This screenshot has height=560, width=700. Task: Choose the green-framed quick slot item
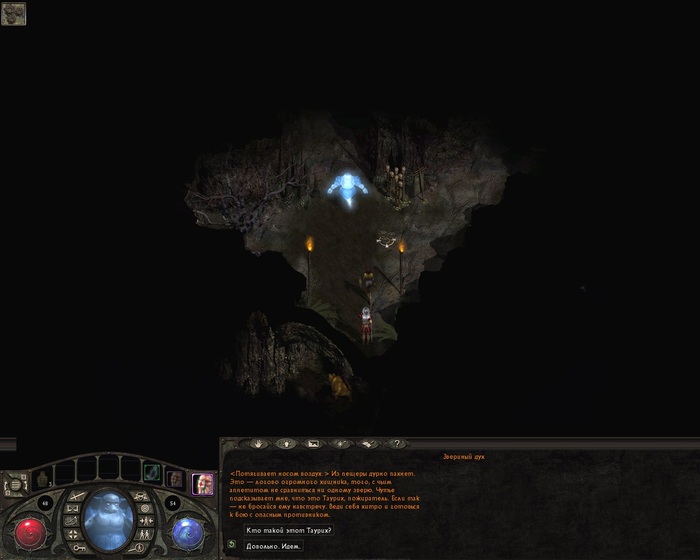pyautogui.click(x=150, y=473)
